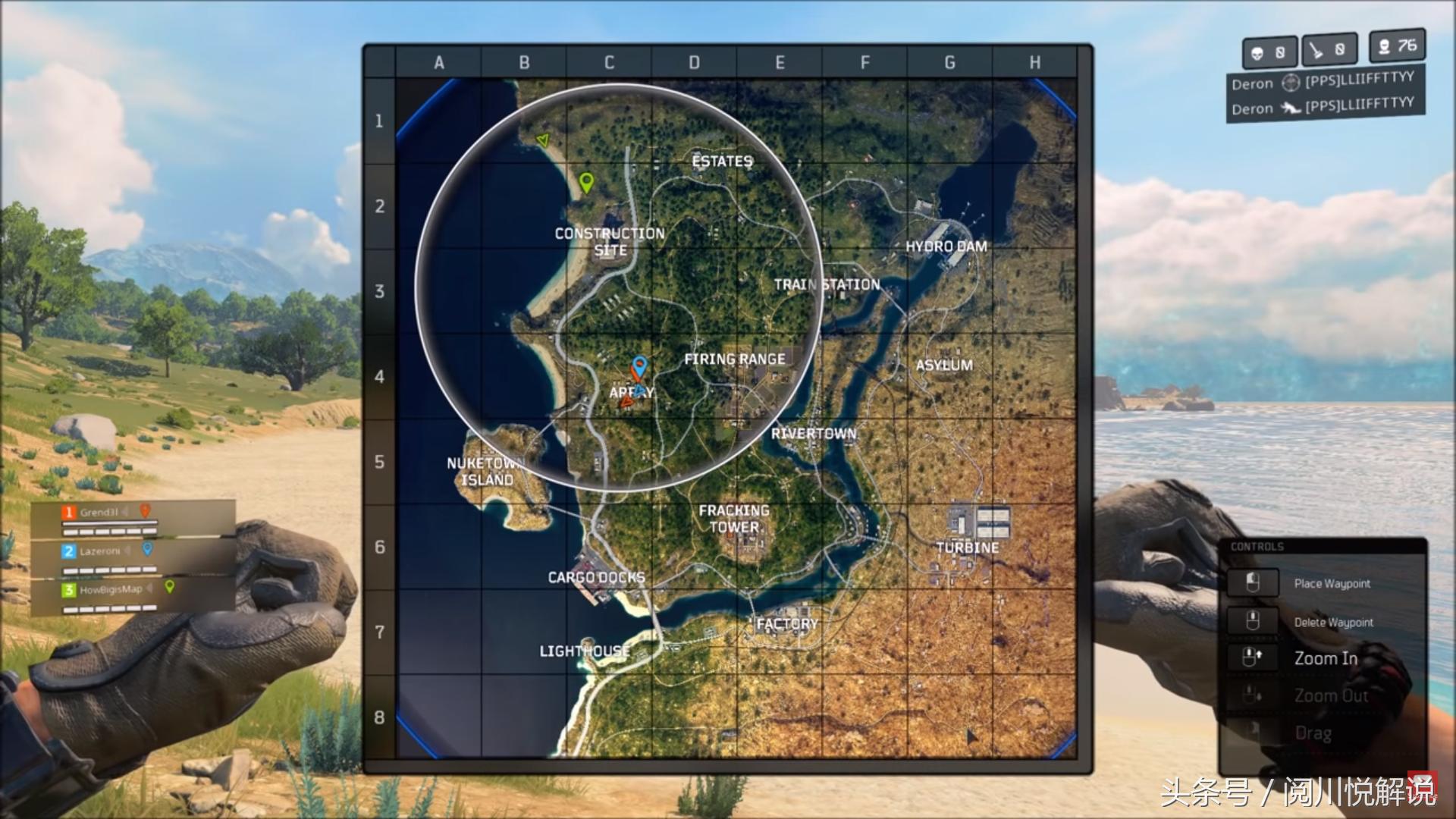Viewport: 1456px width, 819px height.
Task: Click the melee eliminations counter icon
Action: click(x=1316, y=51)
